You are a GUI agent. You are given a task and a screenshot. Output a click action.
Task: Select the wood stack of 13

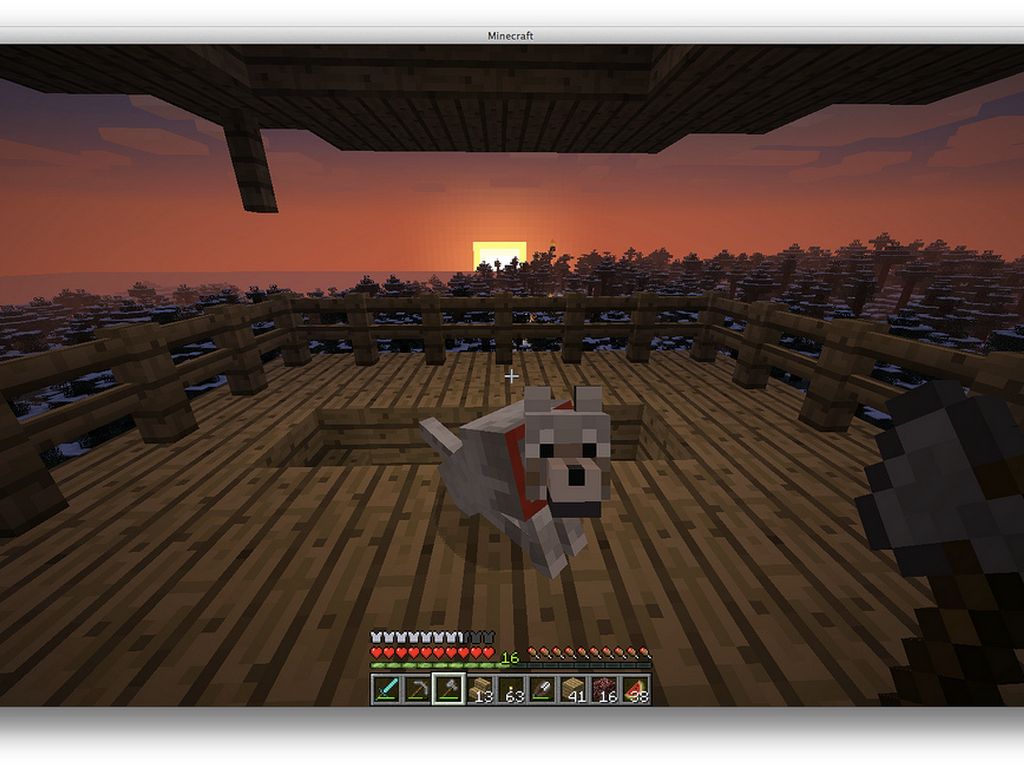pos(480,689)
